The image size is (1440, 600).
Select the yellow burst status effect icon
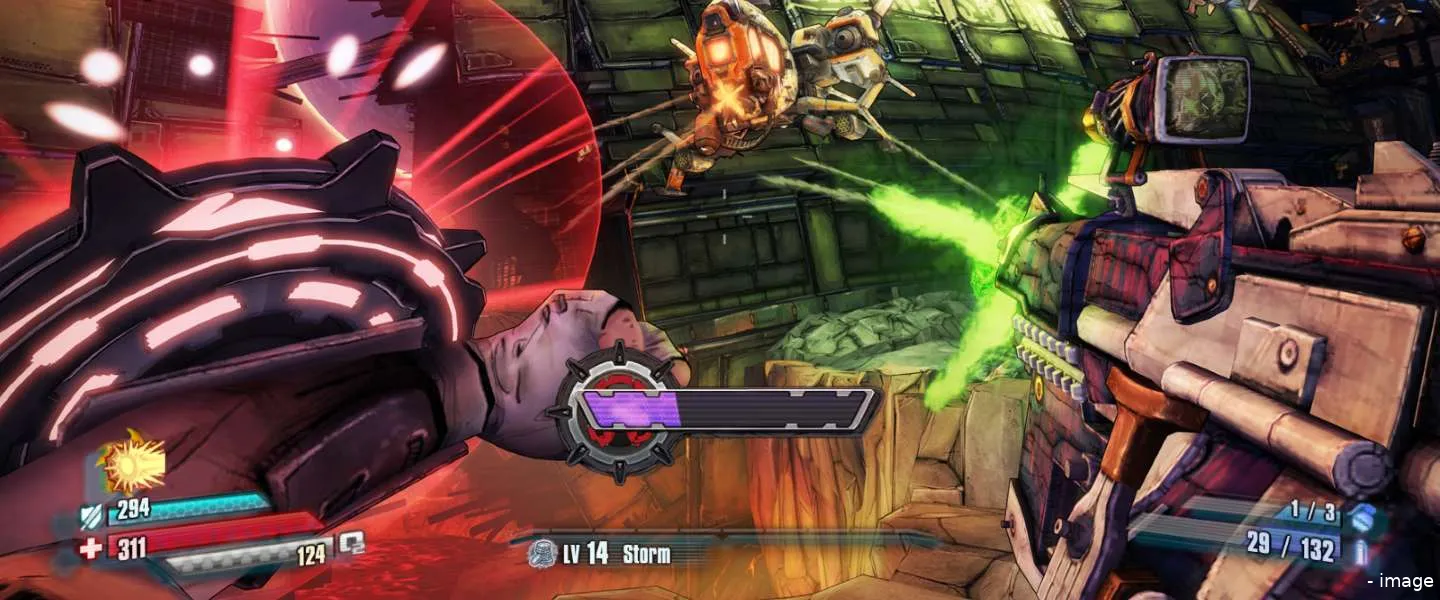(127, 465)
